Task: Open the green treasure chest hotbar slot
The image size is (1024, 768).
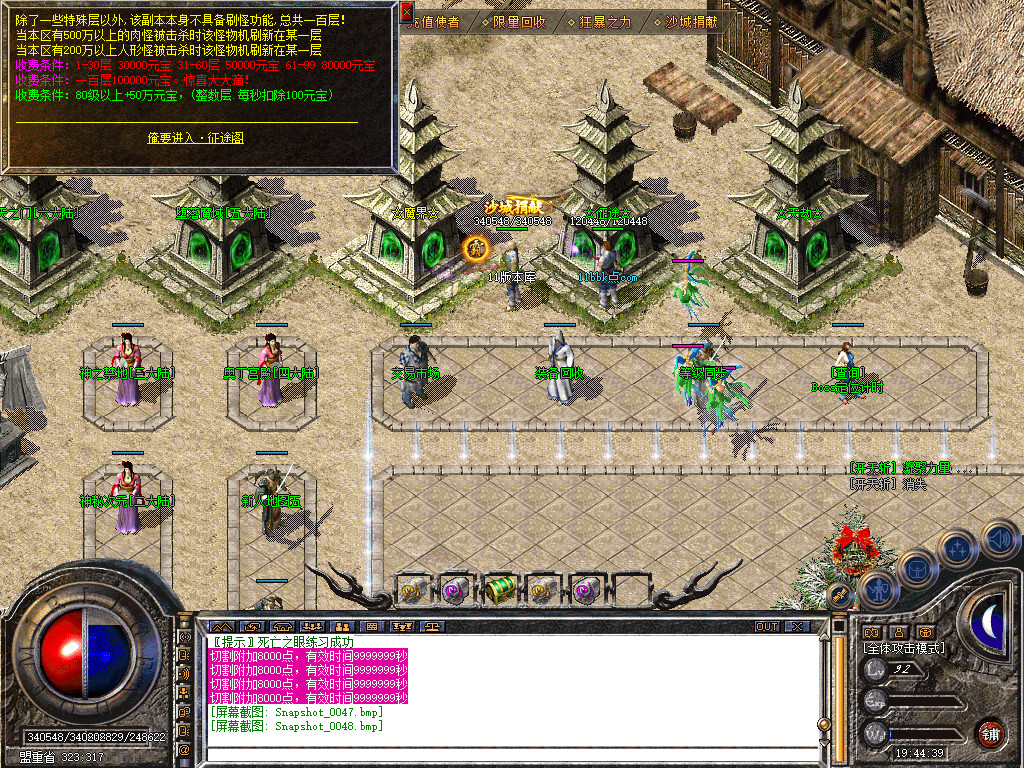Action: click(x=500, y=591)
